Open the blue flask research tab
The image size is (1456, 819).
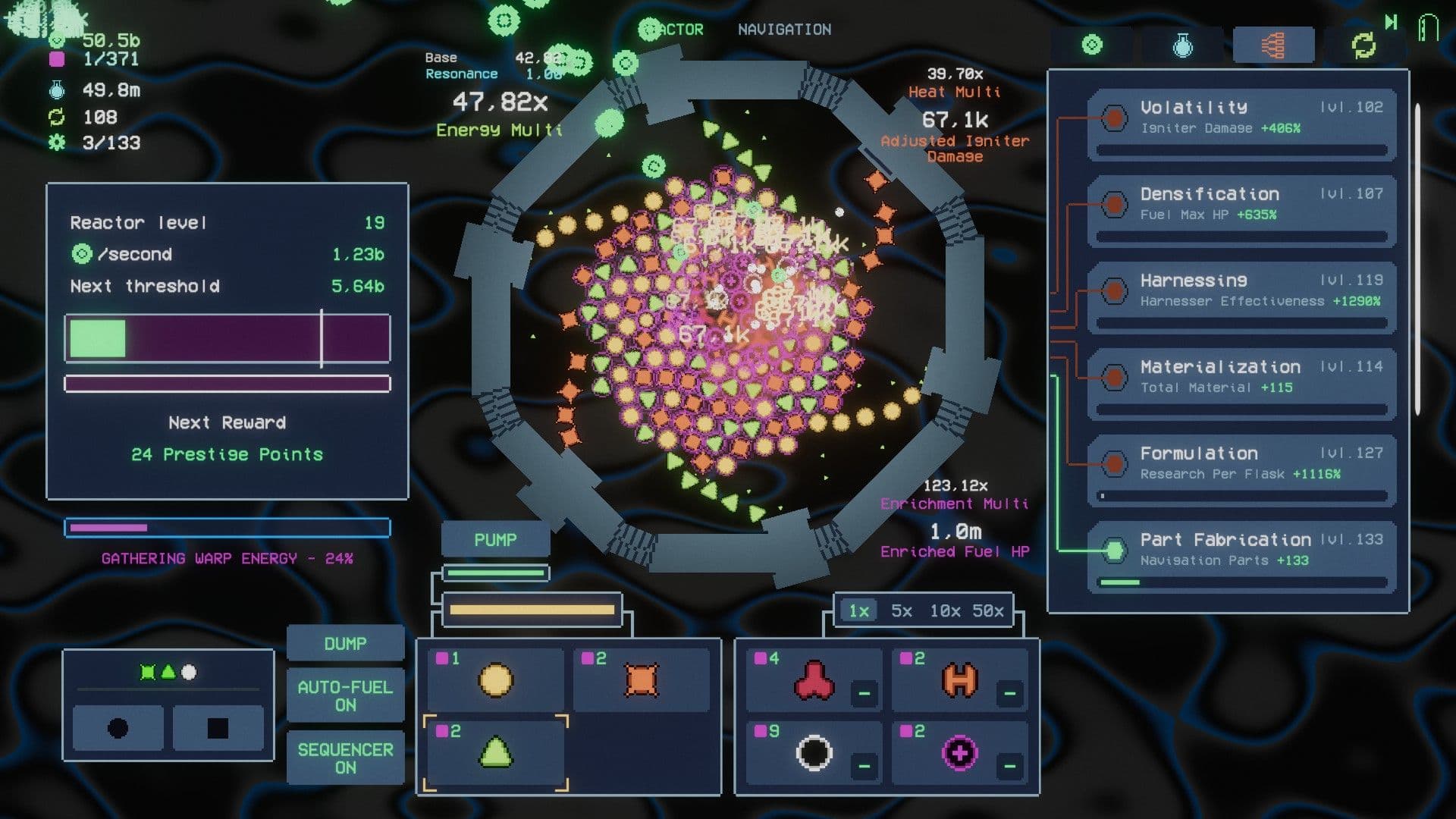[x=1181, y=44]
